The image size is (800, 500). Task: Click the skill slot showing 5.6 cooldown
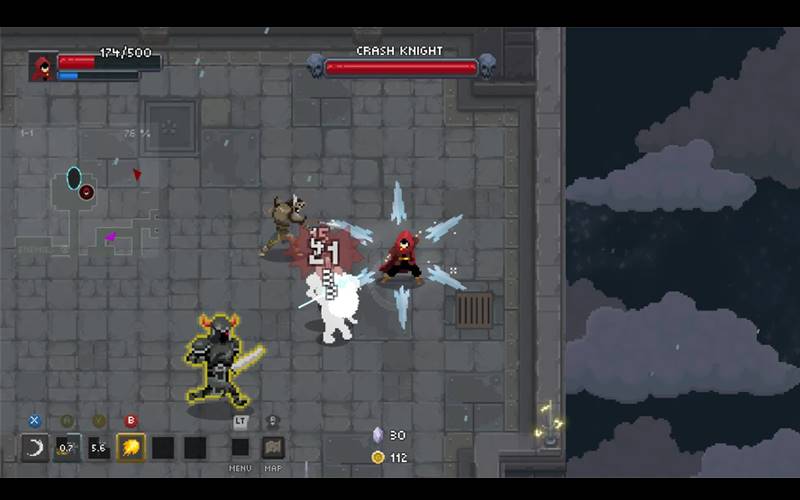coord(98,447)
